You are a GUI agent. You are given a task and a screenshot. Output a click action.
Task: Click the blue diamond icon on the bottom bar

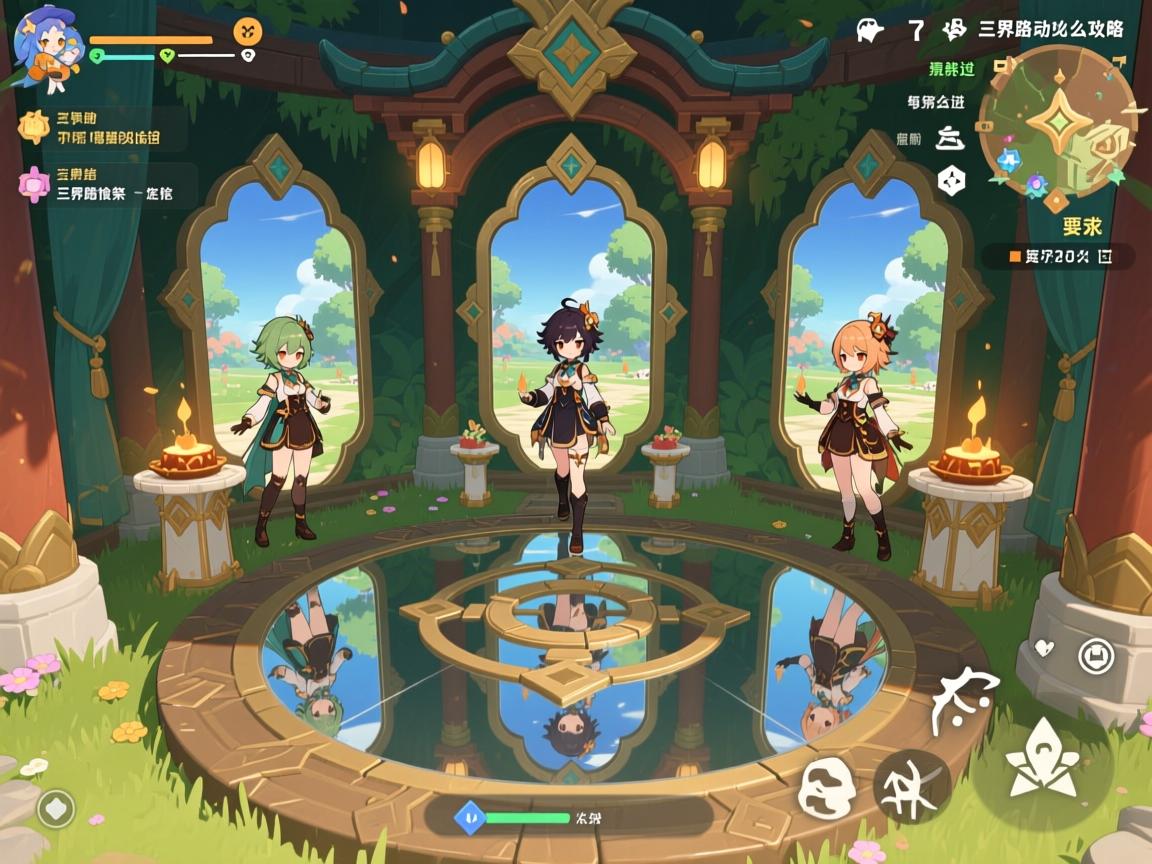tap(469, 817)
